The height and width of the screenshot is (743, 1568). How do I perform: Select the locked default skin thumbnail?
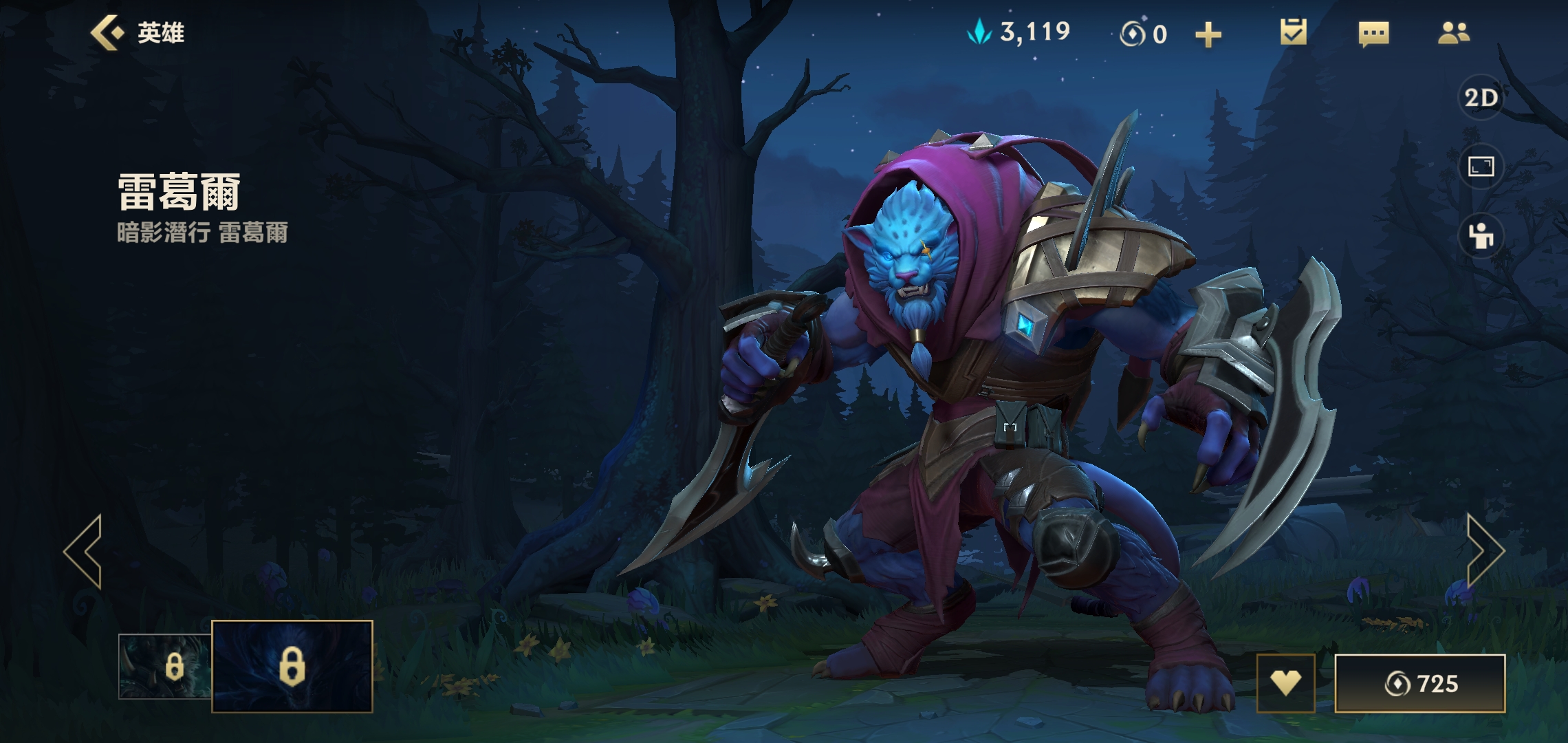point(165,666)
